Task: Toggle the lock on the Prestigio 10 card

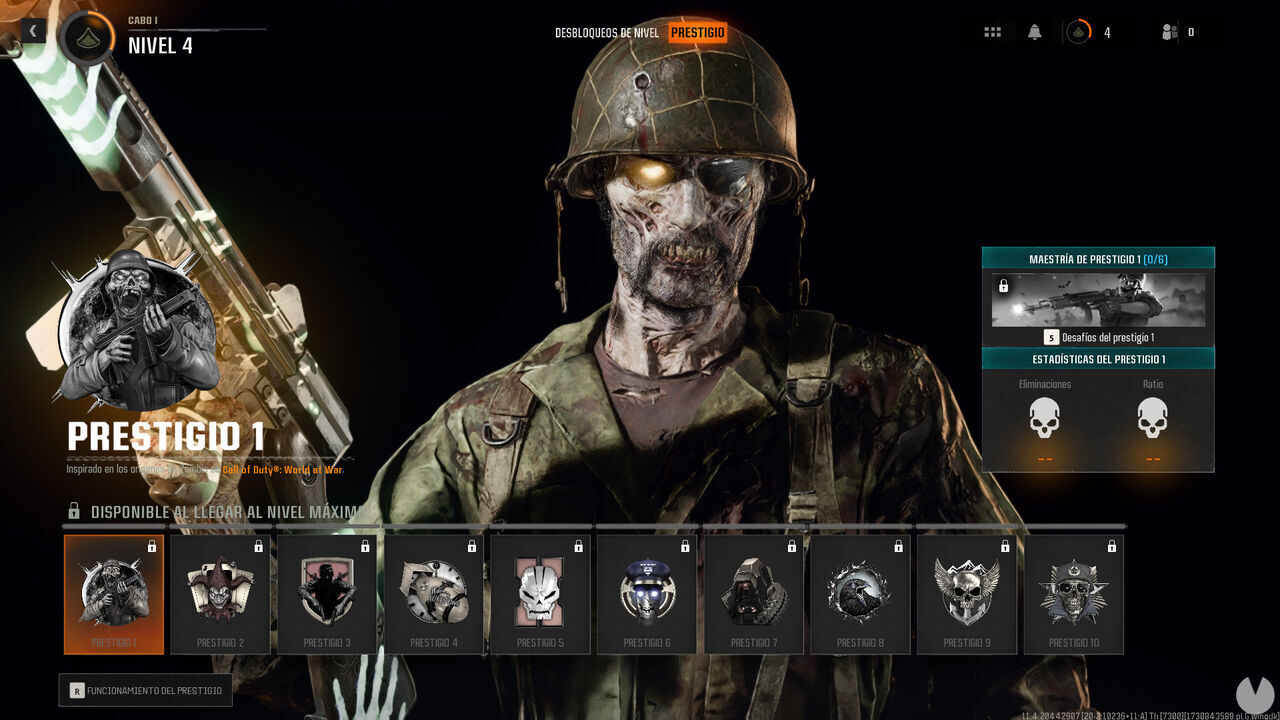Action: (1112, 547)
